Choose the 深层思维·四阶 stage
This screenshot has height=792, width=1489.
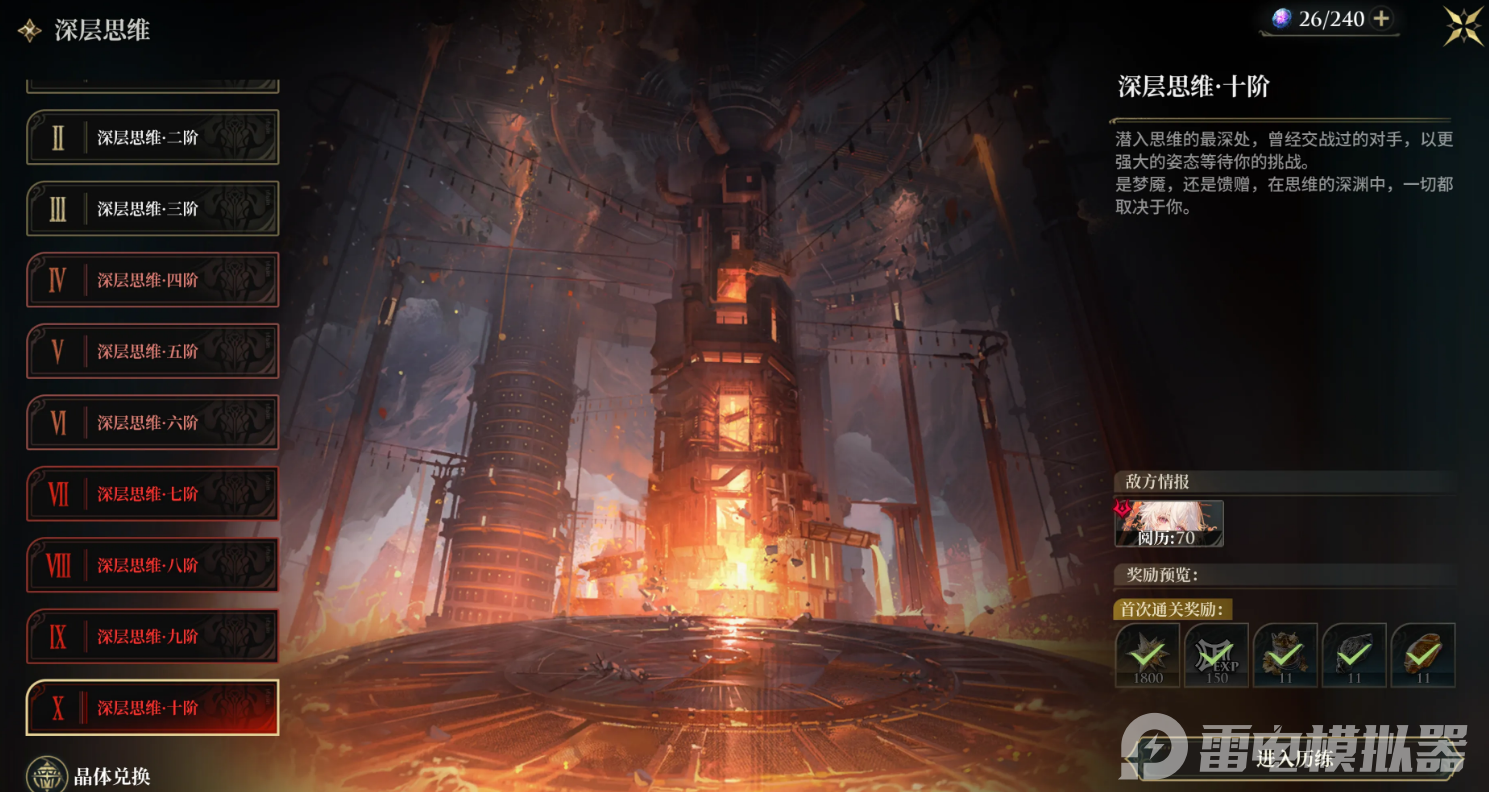tap(152, 280)
